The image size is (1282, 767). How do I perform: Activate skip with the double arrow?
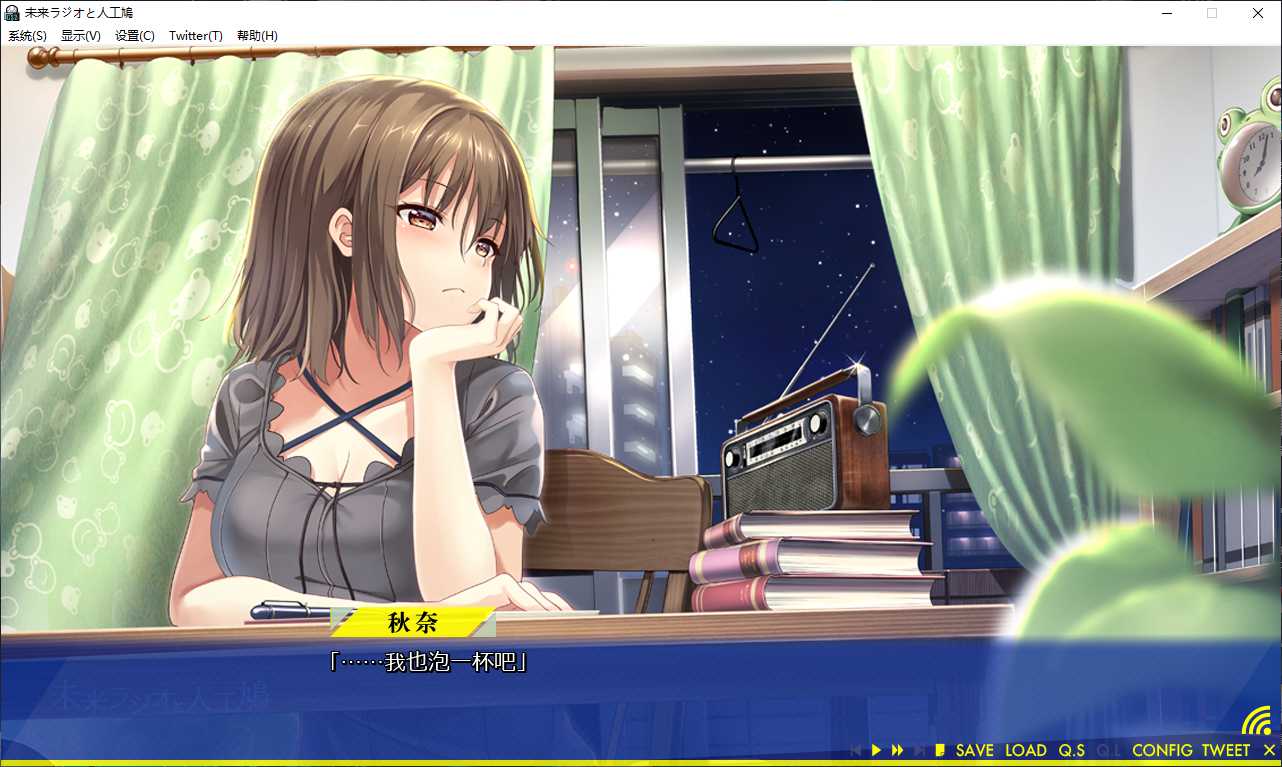pos(897,750)
